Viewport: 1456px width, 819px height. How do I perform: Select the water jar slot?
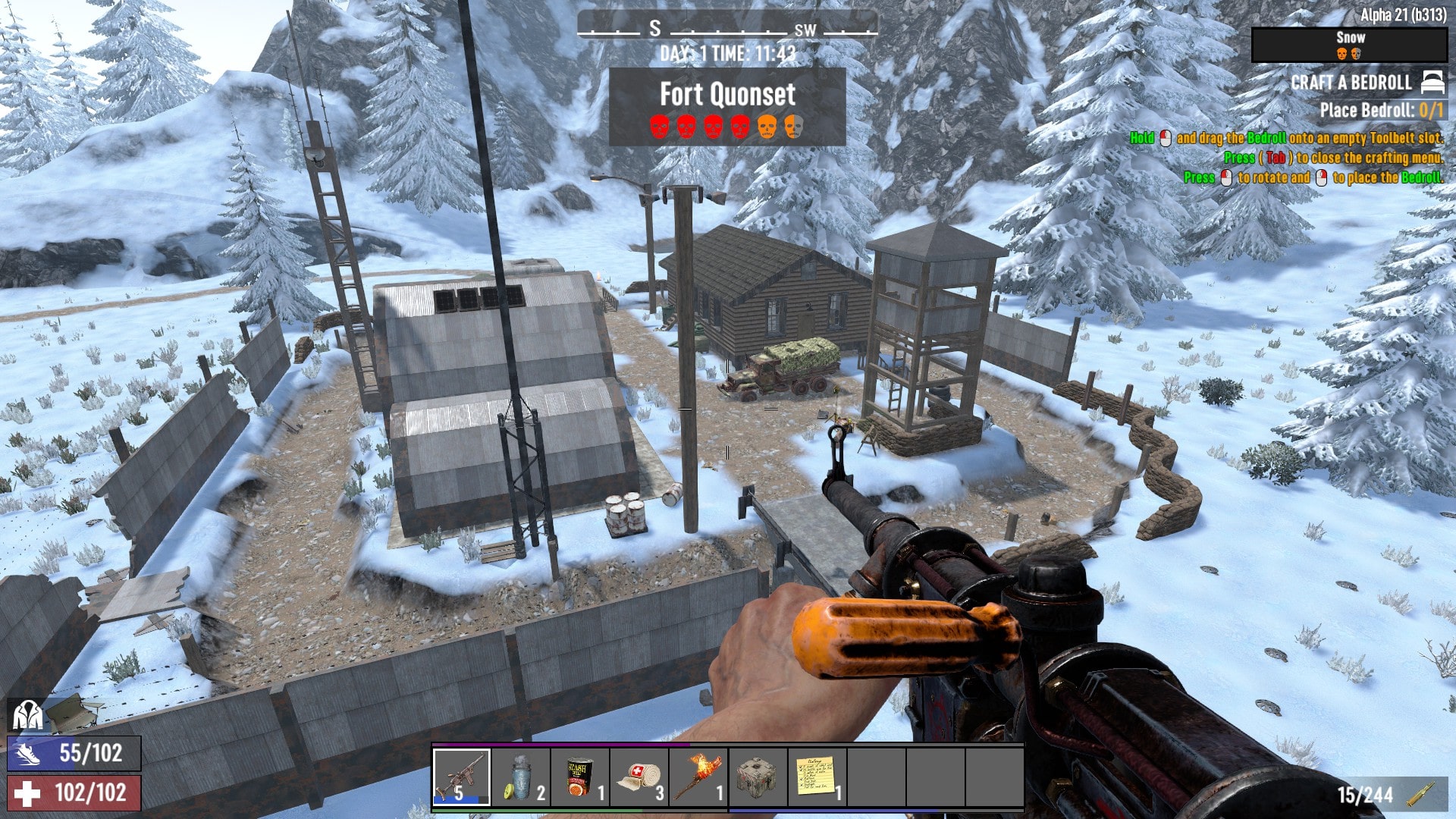pyautogui.click(x=521, y=777)
